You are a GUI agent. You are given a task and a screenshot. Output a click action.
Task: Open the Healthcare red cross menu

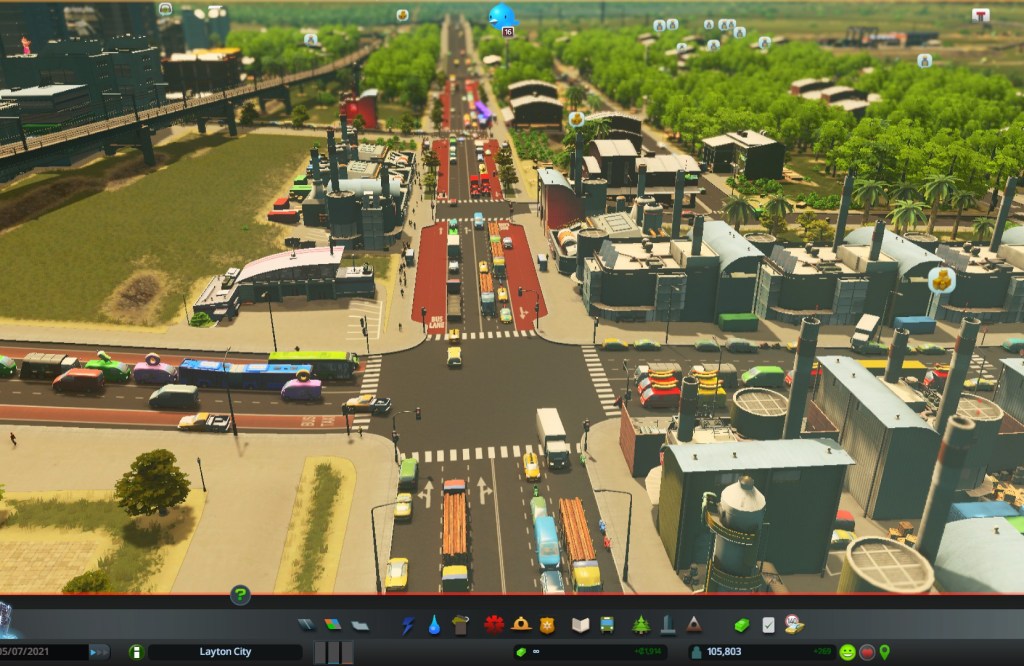(x=494, y=625)
